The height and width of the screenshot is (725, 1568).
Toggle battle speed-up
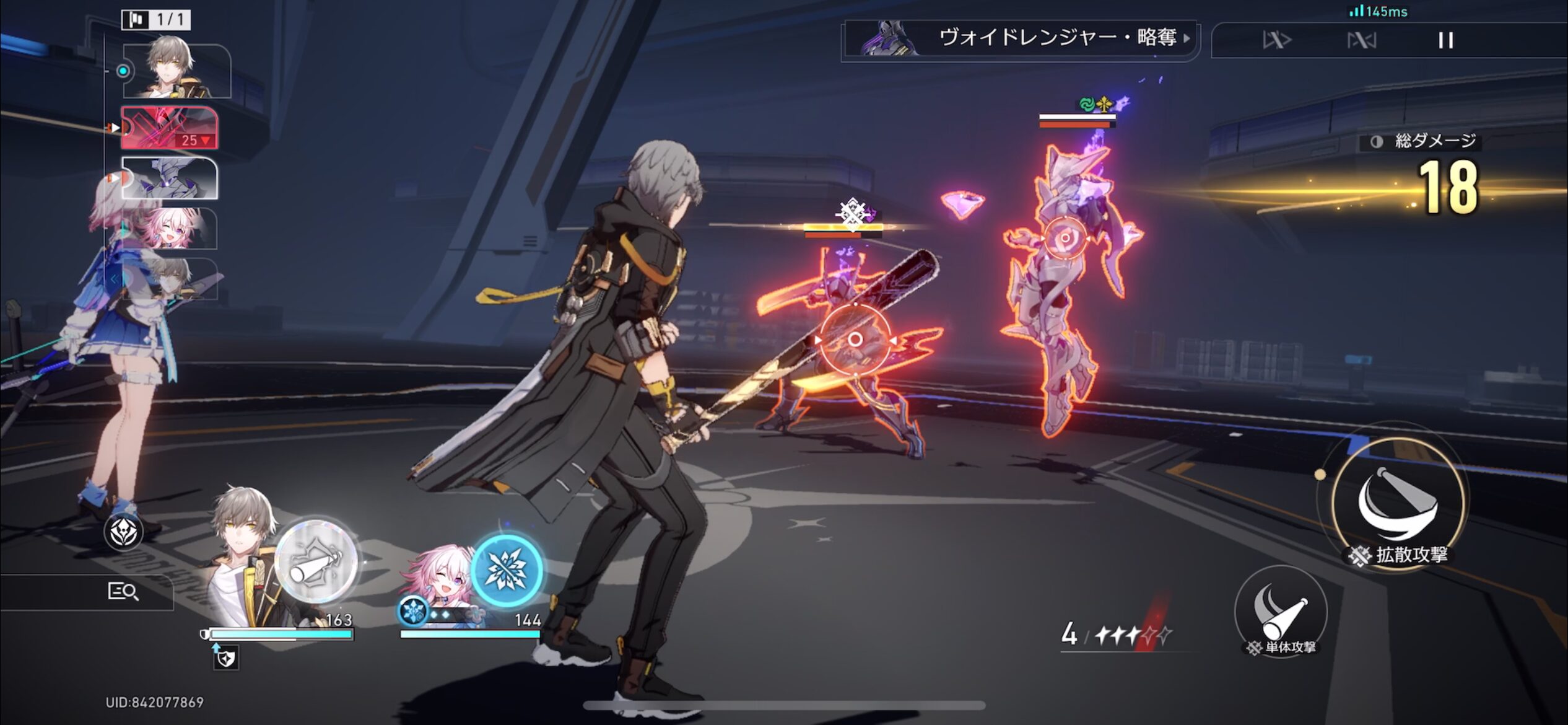click(x=1277, y=41)
